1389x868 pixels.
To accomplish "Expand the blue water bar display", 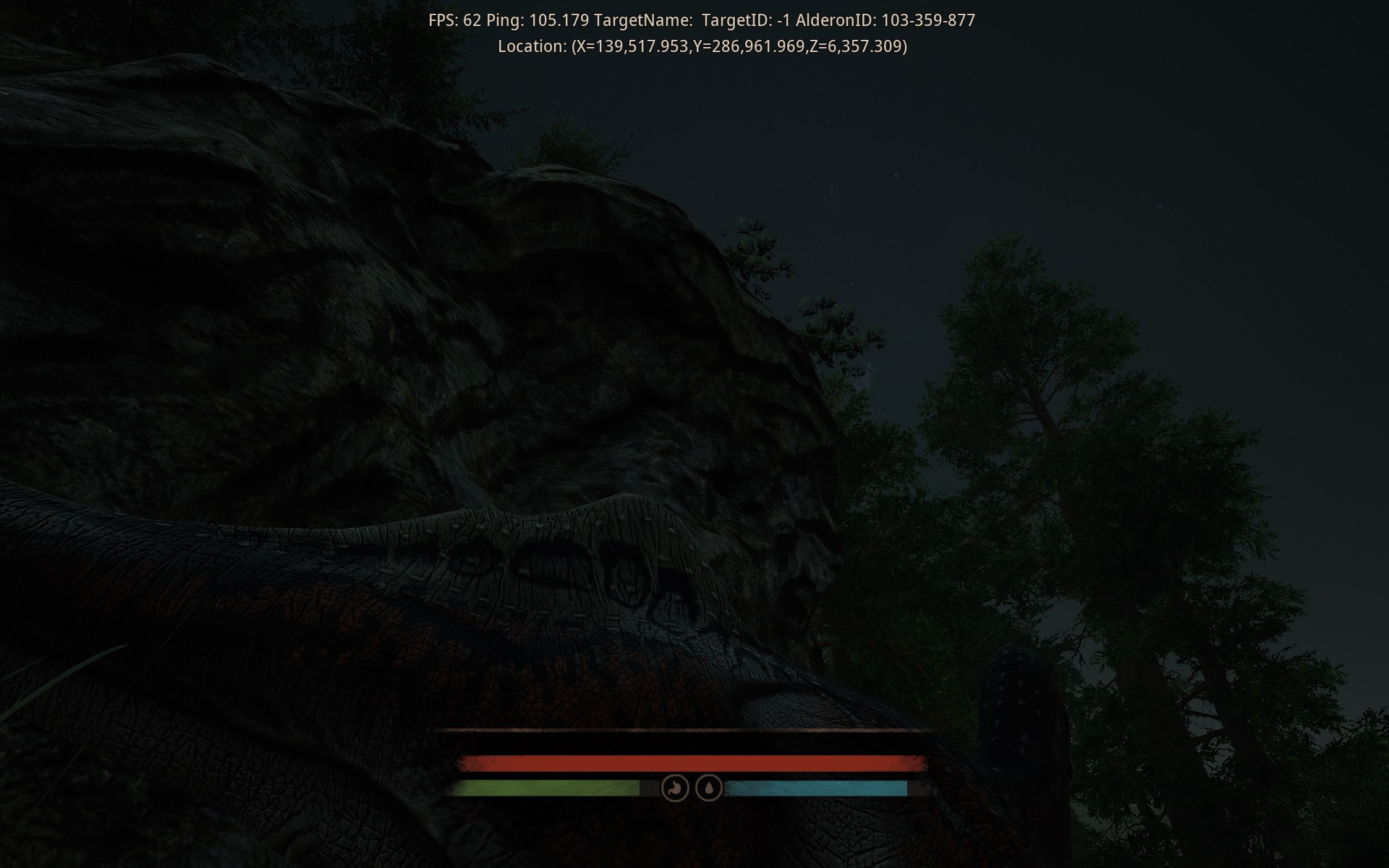I will click(x=817, y=789).
